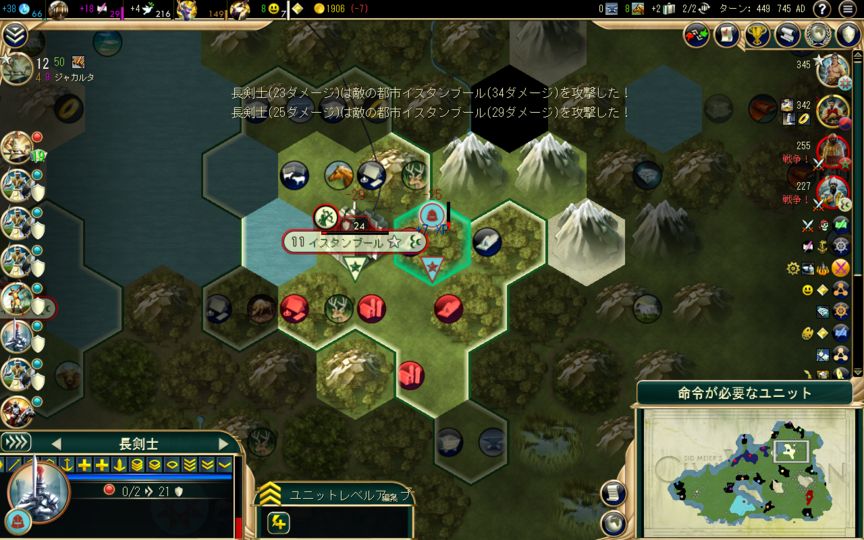
Task: Select the イスタンブール city banner
Action: pos(344,241)
